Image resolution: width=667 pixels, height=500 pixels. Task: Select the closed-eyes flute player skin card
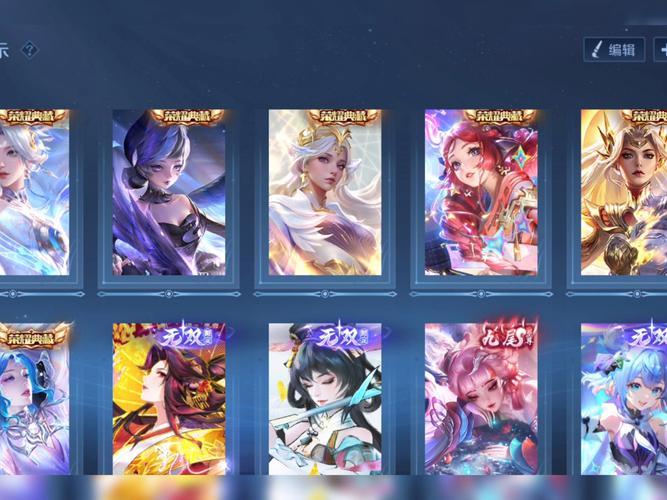pyautogui.click(x=324, y=400)
